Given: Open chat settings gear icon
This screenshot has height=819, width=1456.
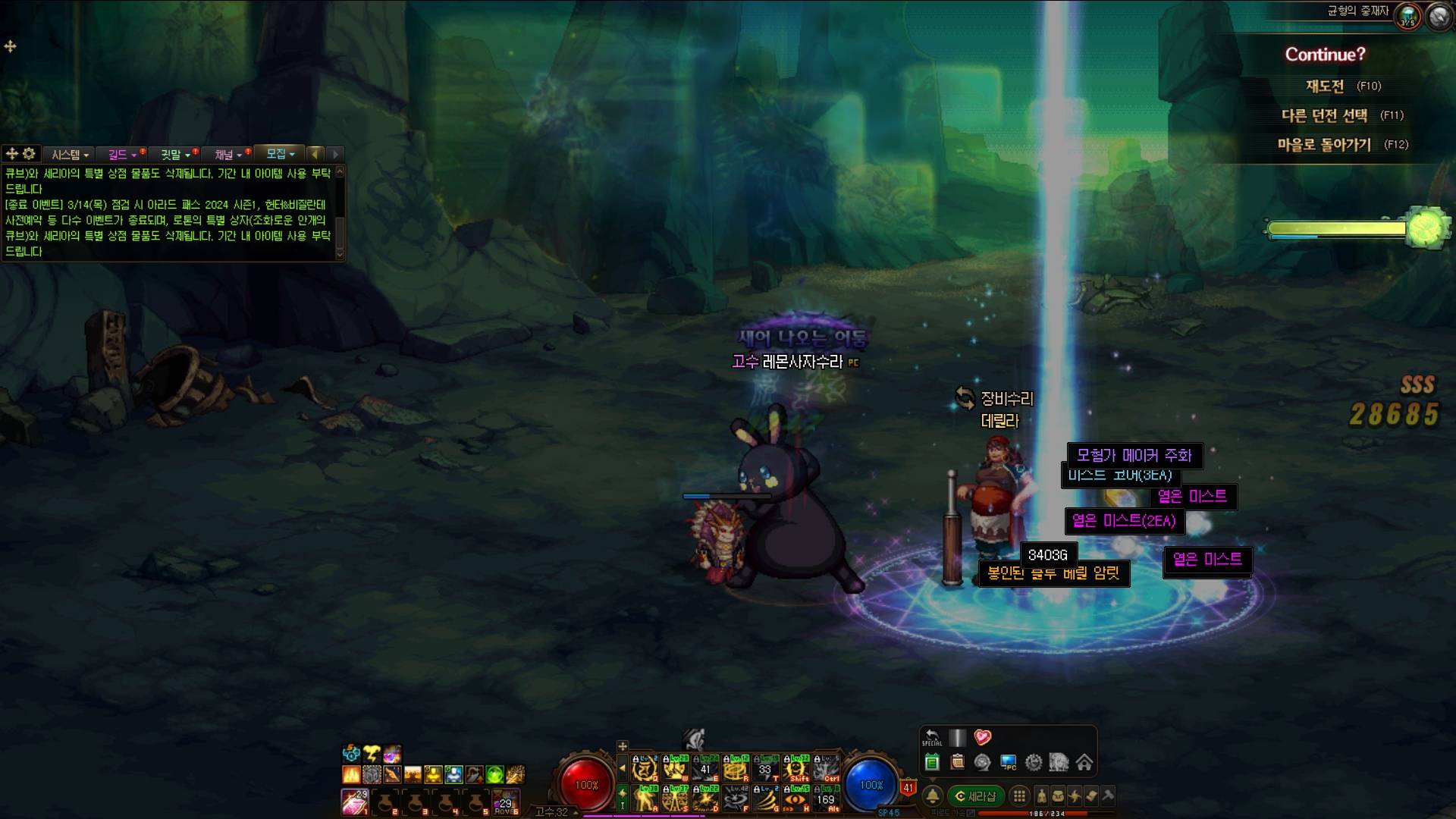Looking at the screenshot, I should tap(29, 154).
